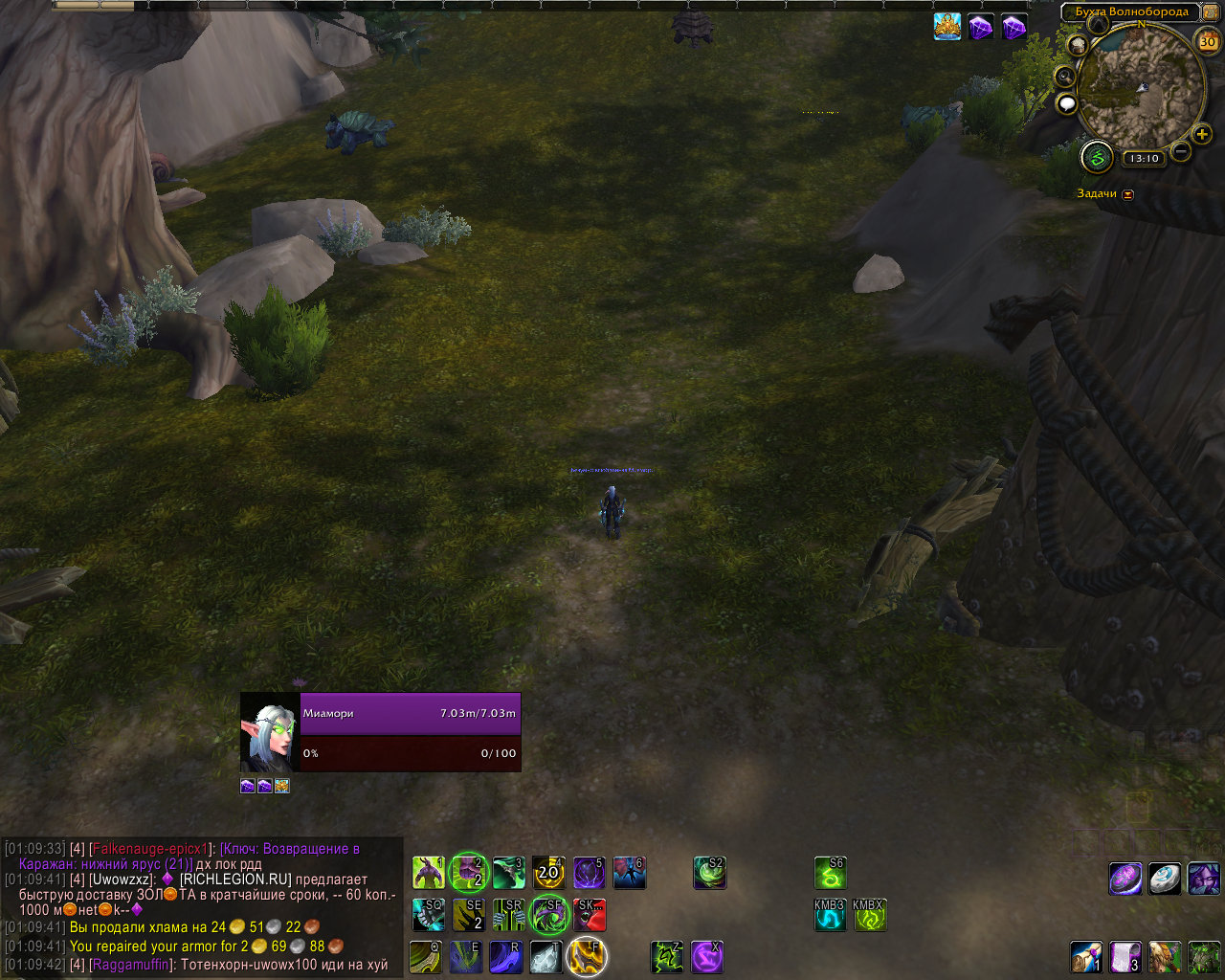The height and width of the screenshot is (980, 1225).
Task: Open the Ключ: Возвращение в Каражан chat link
Action: pos(290,849)
